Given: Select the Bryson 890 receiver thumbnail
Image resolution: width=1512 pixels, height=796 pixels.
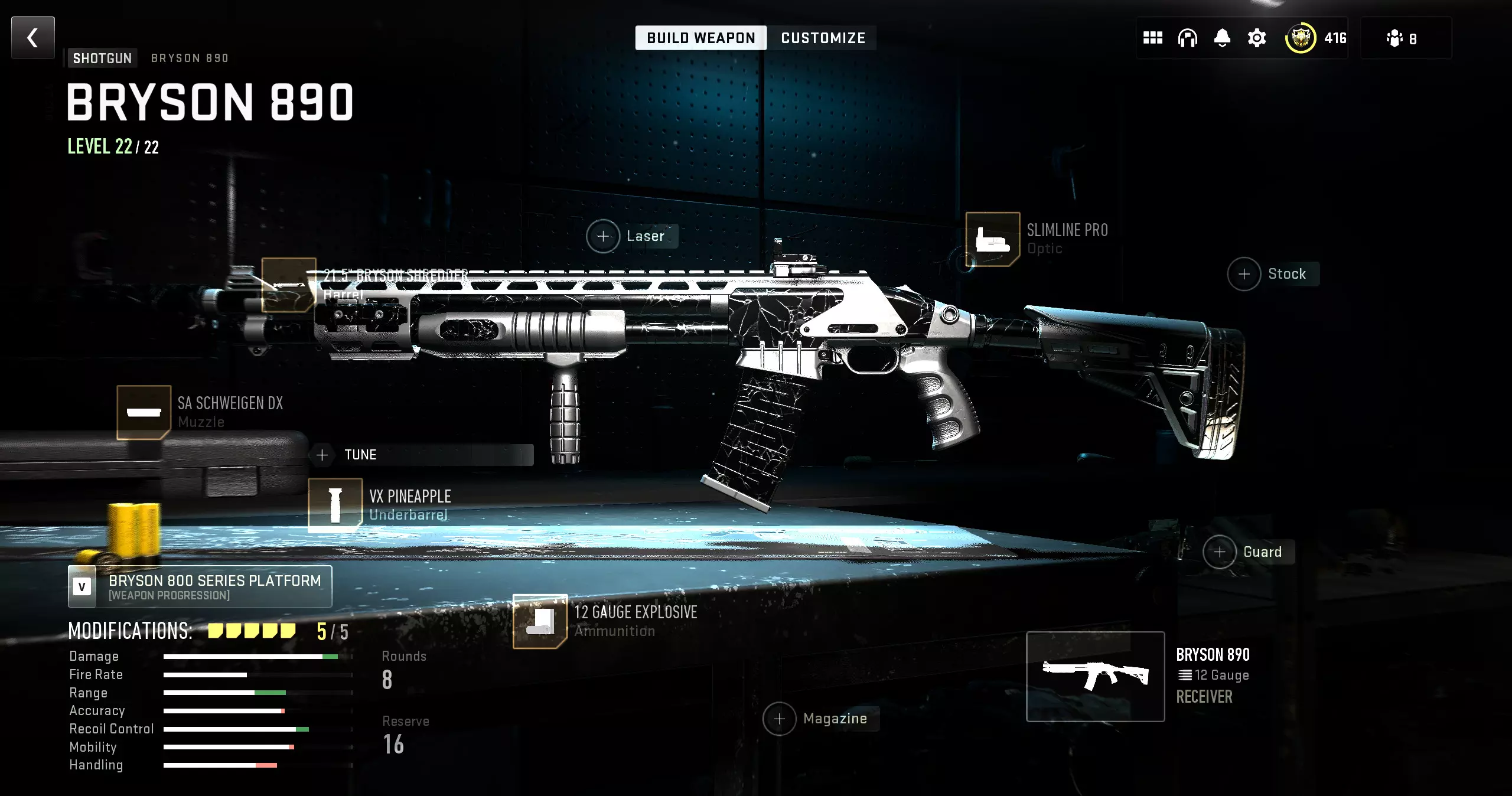Looking at the screenshot, I should click(1095, 676).
